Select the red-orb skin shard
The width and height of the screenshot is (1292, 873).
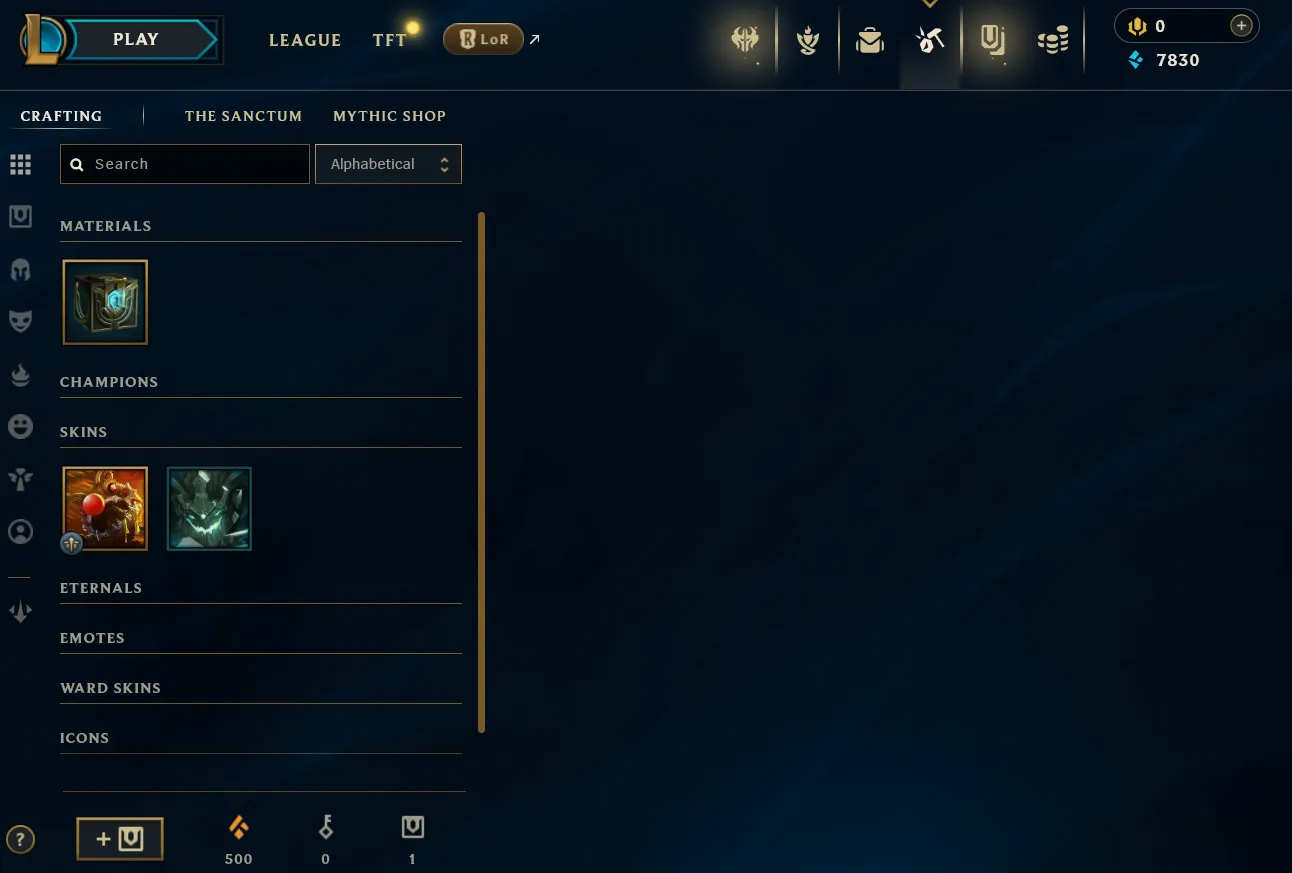(x=105, y=508)
